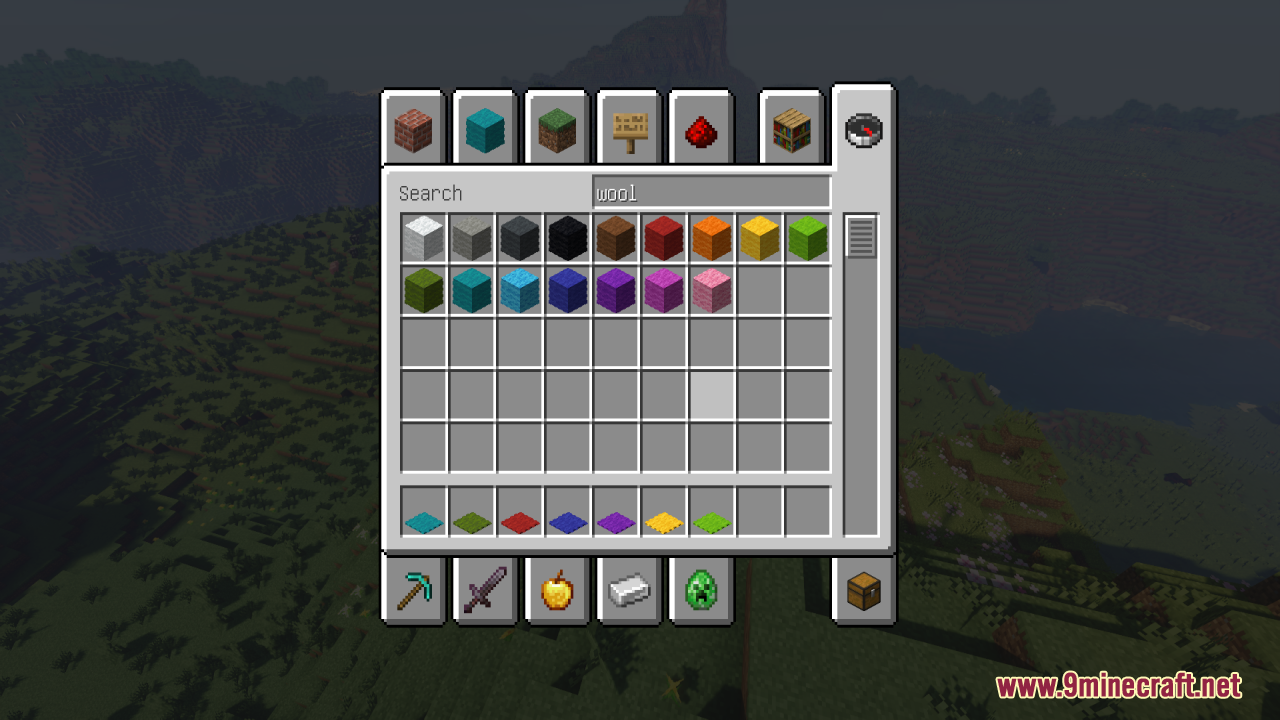Select the orange wool block
Viewport: 1280px width, 720px height.
[711, 237]
